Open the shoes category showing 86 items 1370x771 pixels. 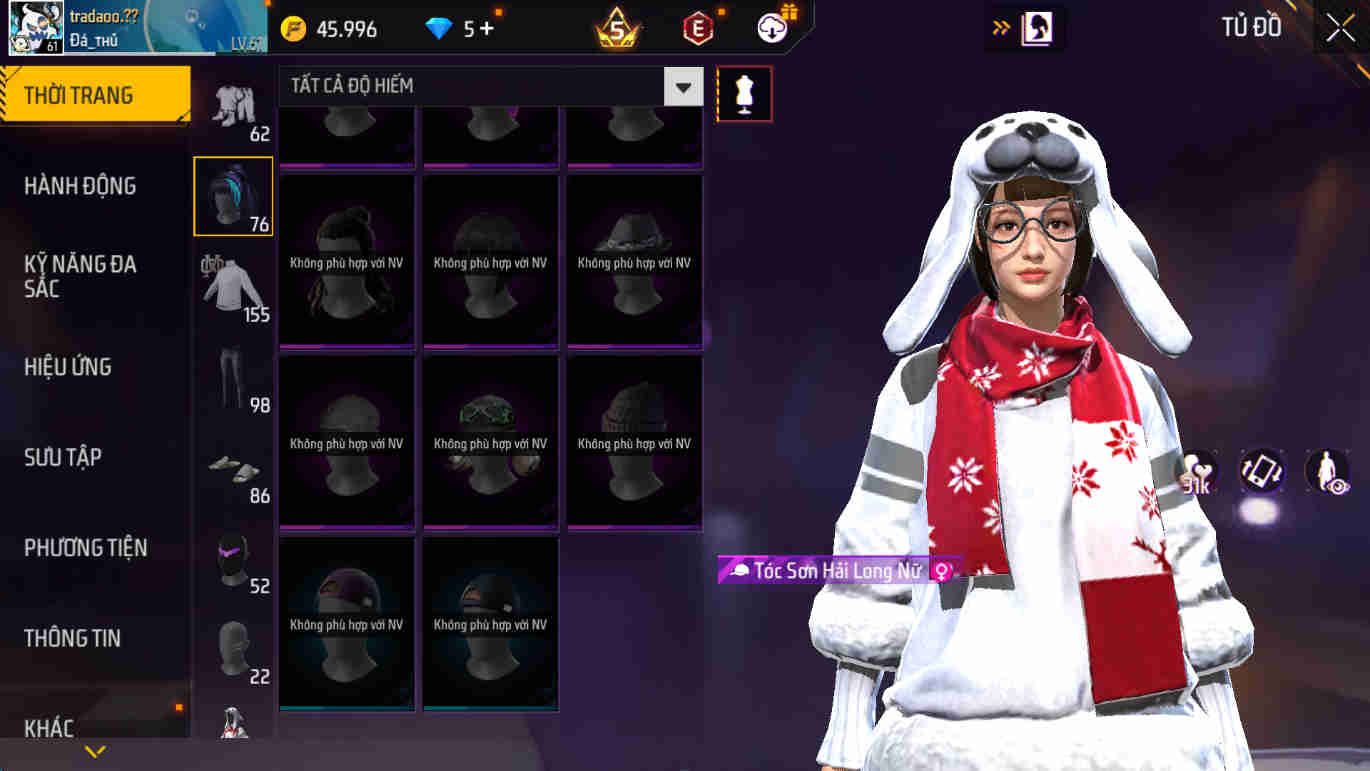pyautogui.click(x=235, y=465)
